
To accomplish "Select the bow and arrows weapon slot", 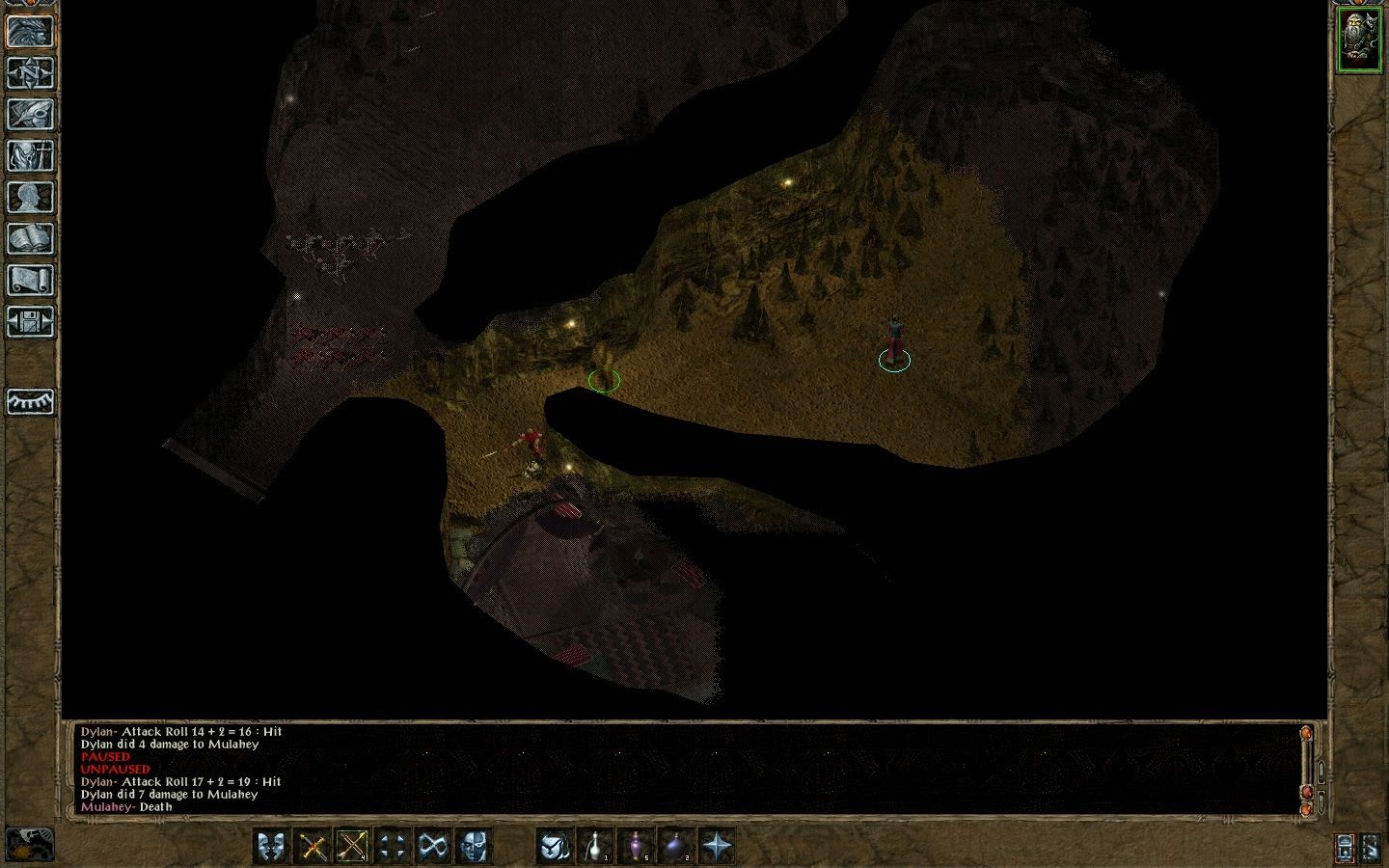I will pyautogui.click(x=352, y=847).
